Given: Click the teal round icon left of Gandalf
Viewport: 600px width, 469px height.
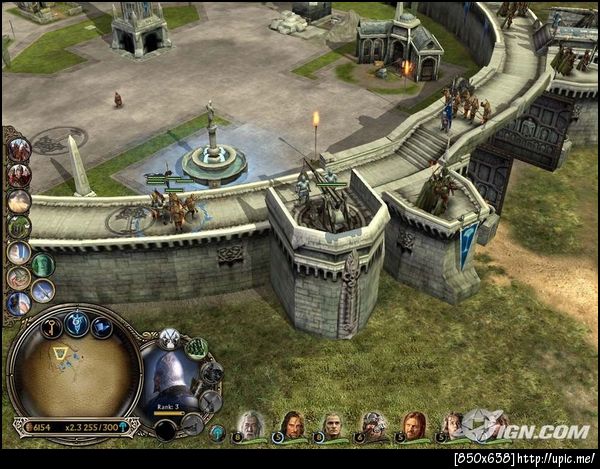Looking at the screenshot, I should 217,432.
